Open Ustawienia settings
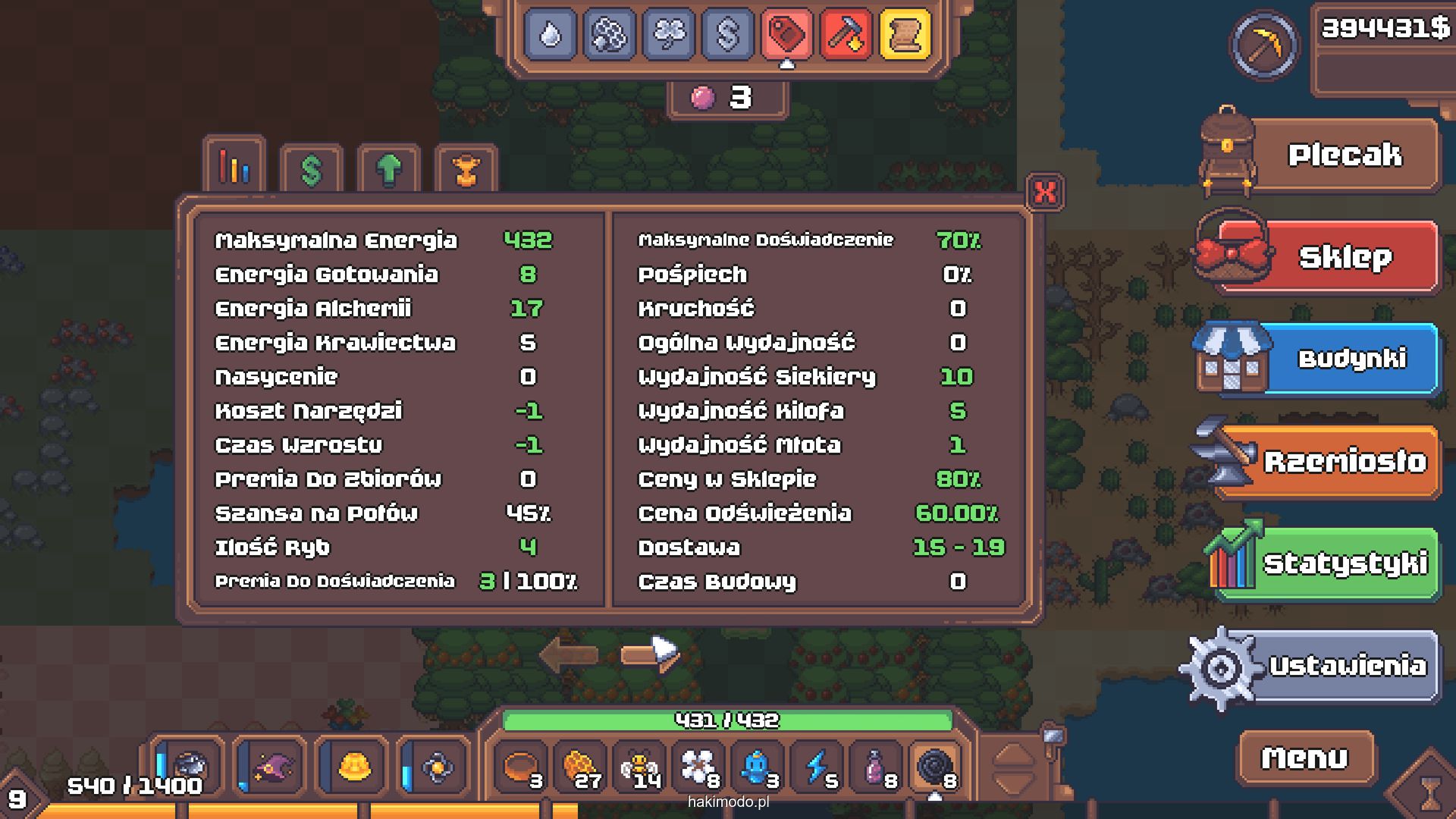Image resolution: width=1456 pixels, height=819 pixels. pos(1346,666)
